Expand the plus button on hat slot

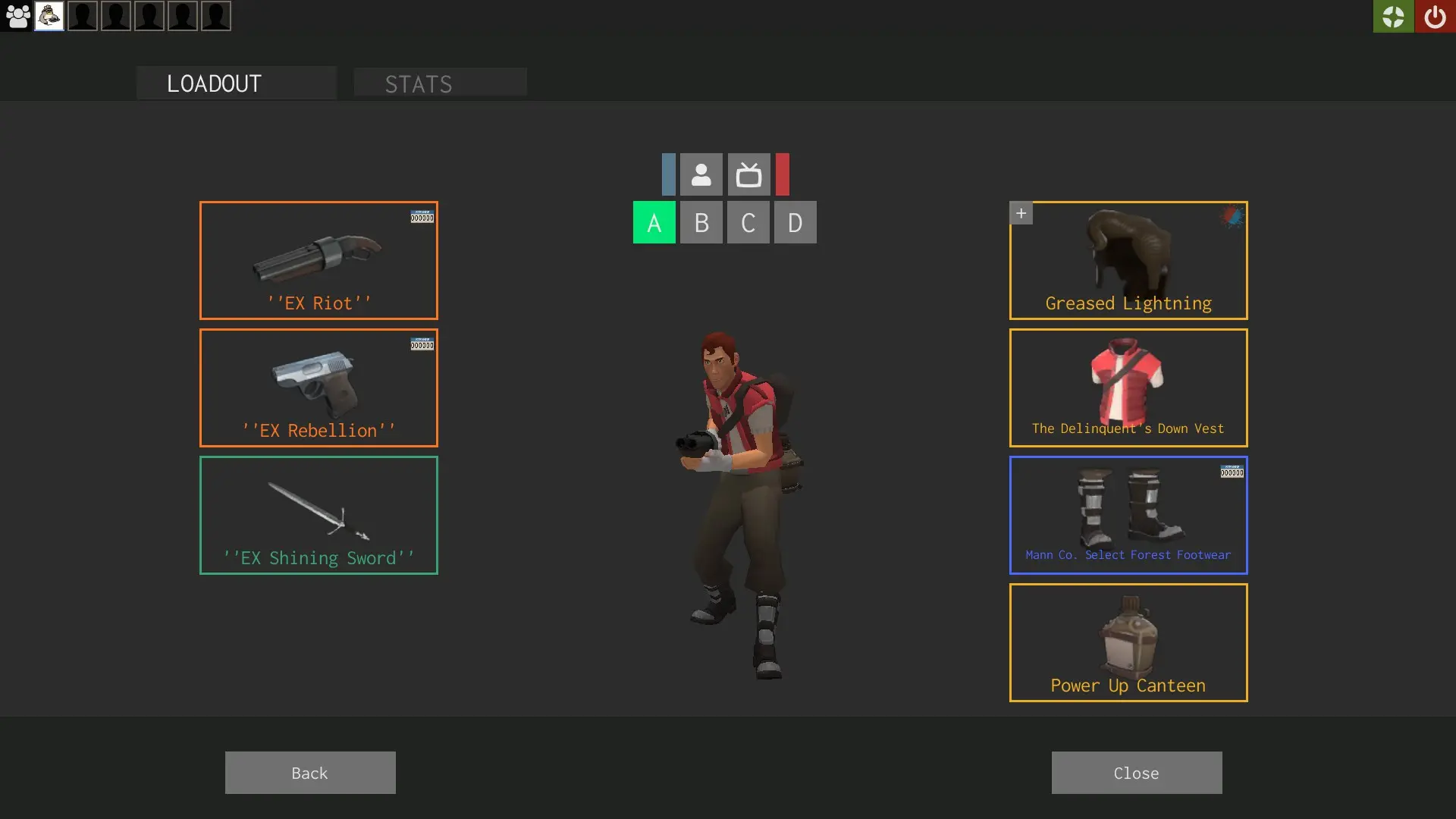[x=1021, y=213]
